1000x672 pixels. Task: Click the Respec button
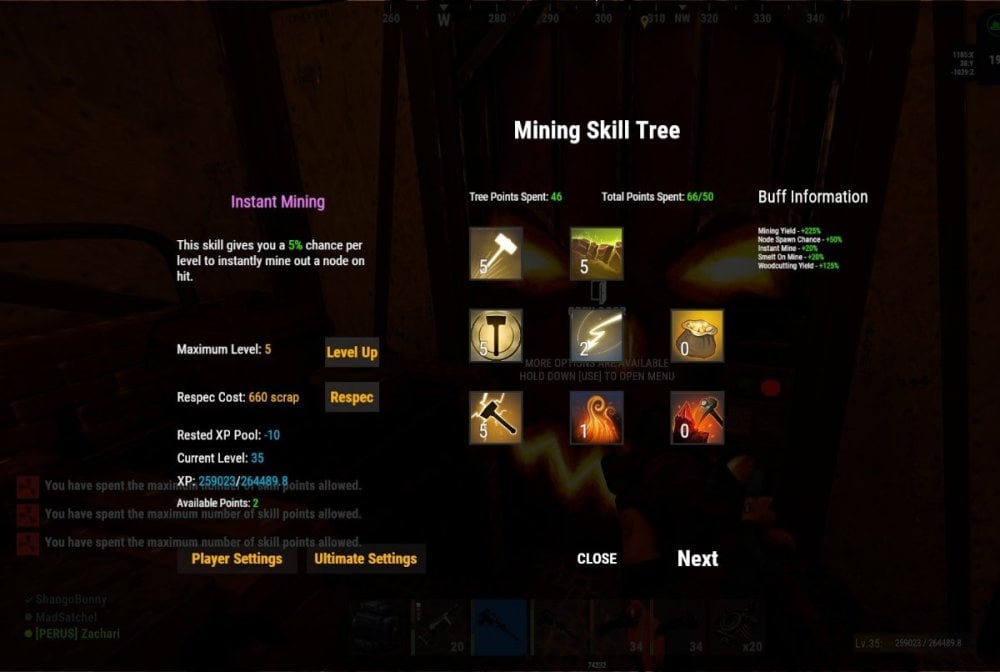(351, 397)
